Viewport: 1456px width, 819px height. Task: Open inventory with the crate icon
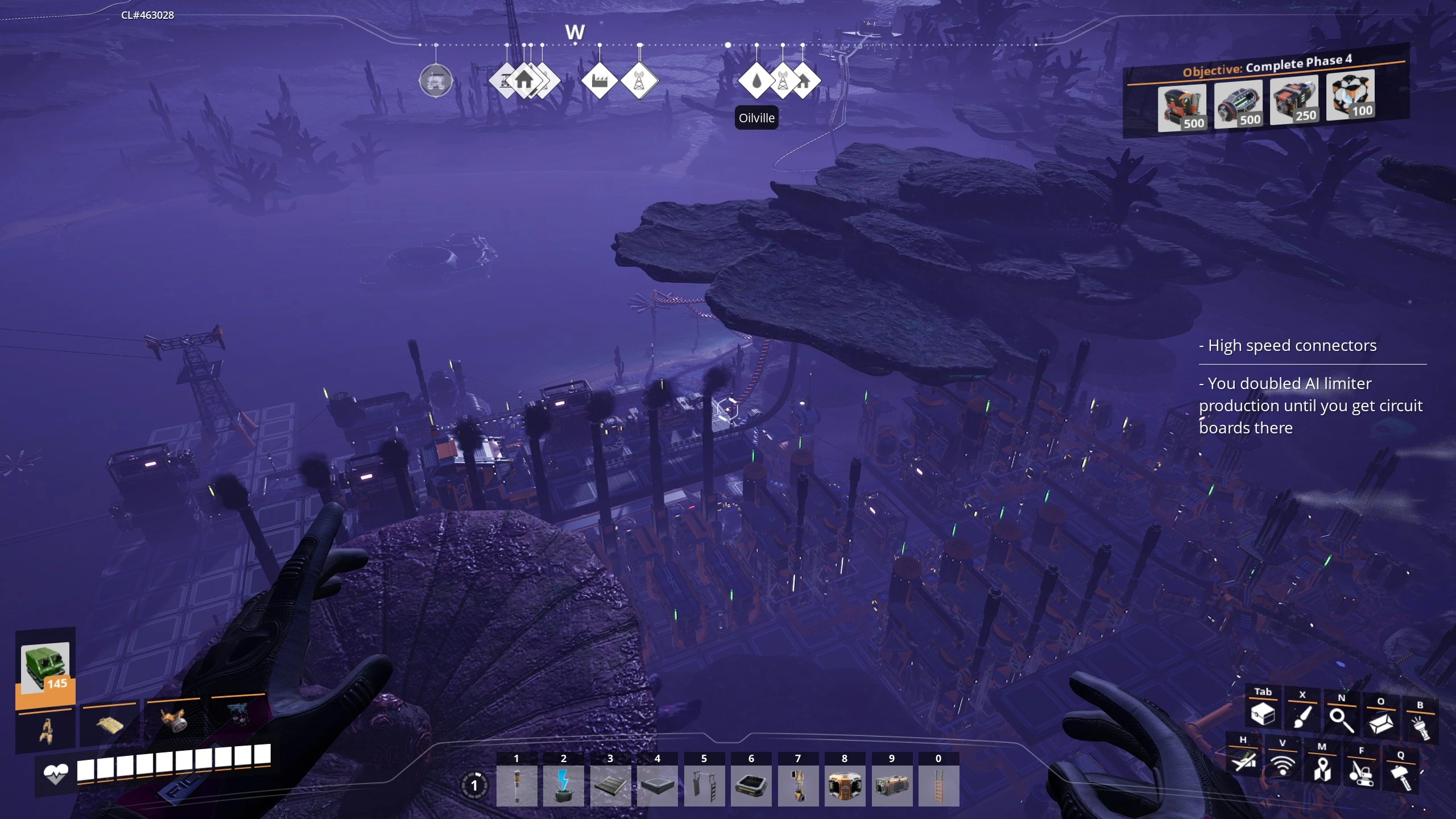click(1263, 713)
